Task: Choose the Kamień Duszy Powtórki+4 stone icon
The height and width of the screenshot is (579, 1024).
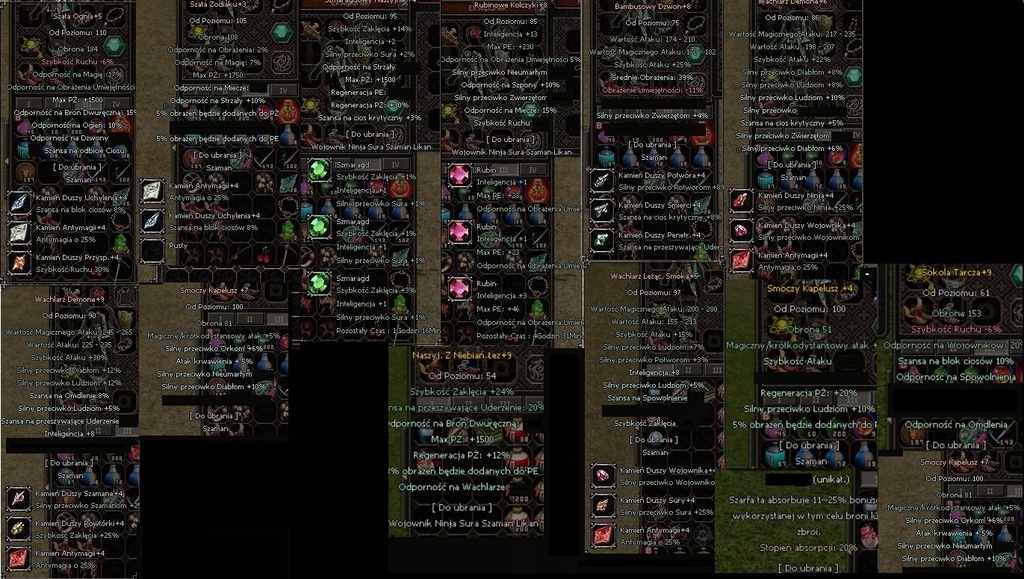Action: pos(19,528)
